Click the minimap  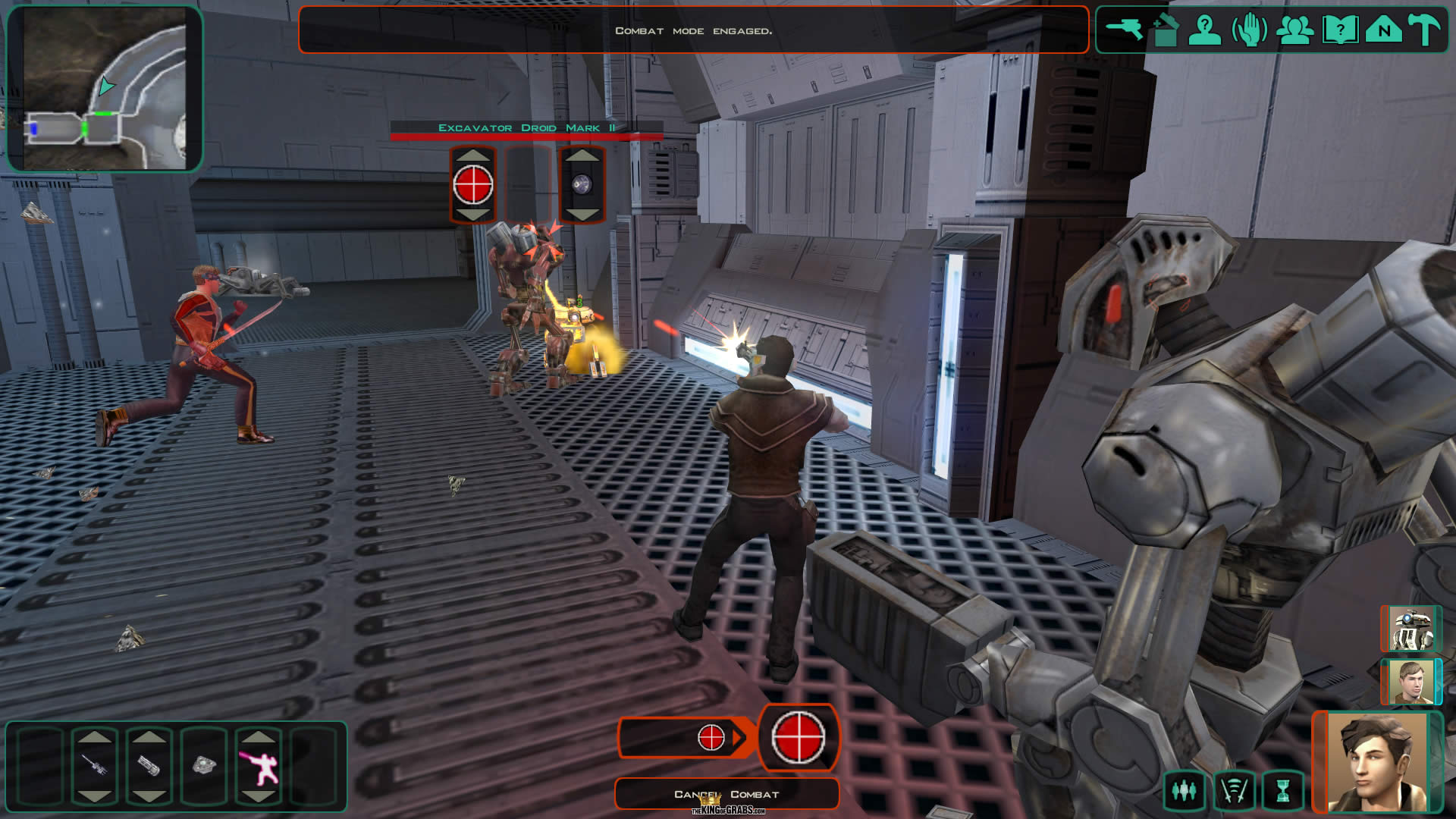pyautogui.click(x=105, y=89)
